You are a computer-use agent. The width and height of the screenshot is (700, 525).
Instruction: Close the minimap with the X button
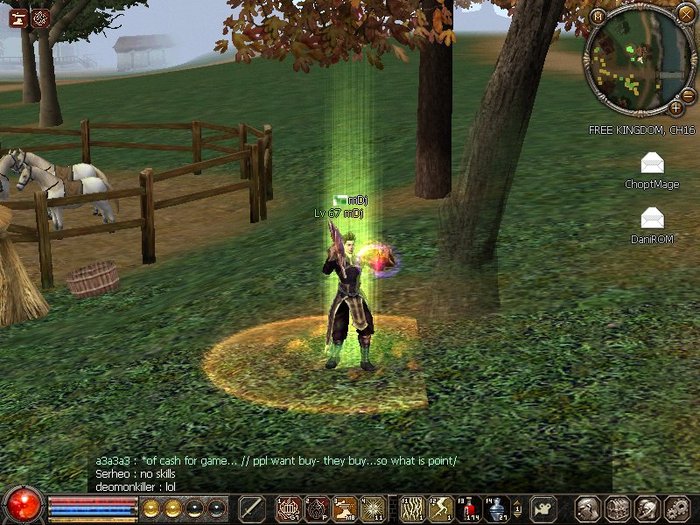687,13
